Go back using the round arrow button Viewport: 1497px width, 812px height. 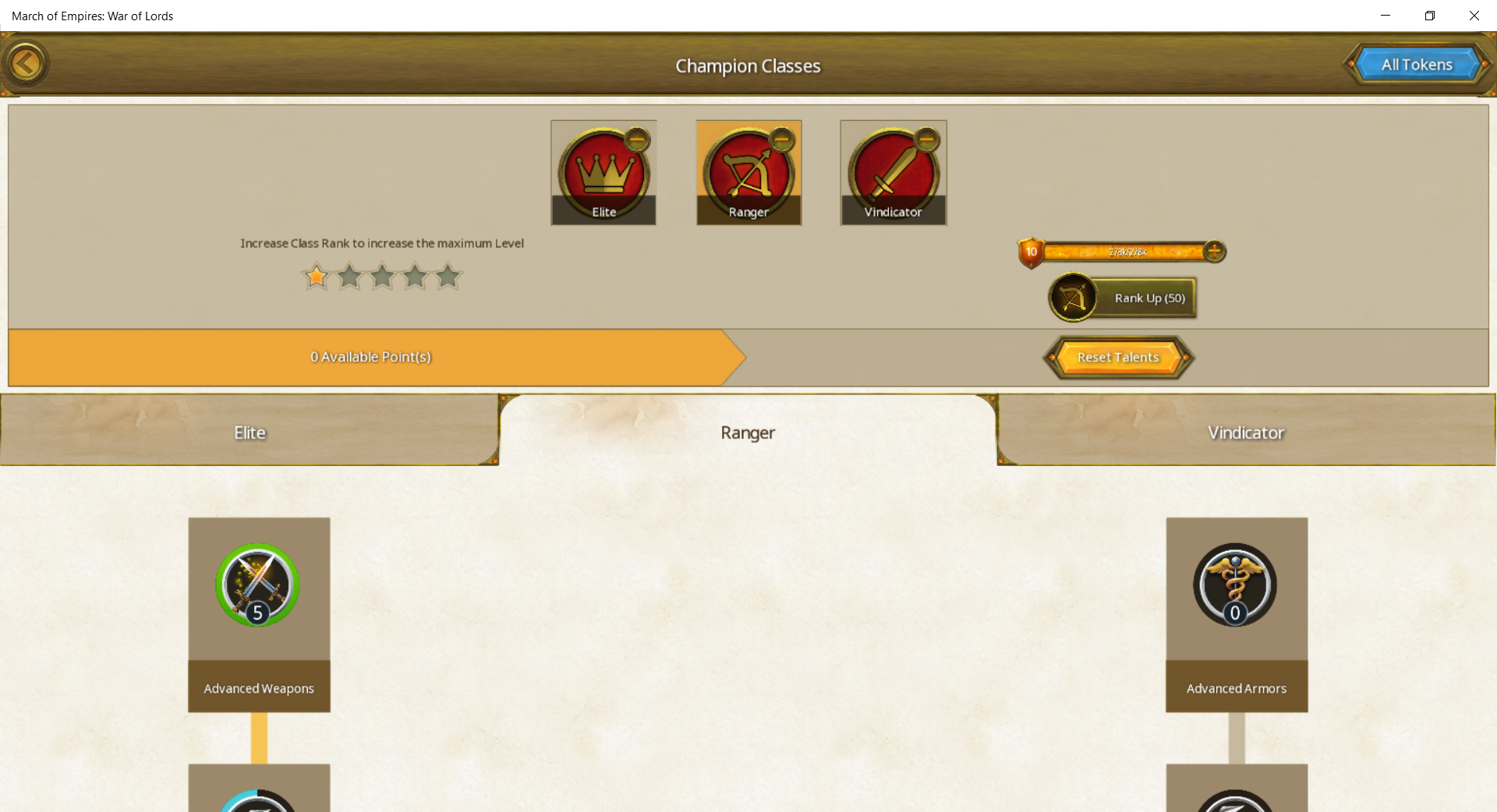click(26, 64)
